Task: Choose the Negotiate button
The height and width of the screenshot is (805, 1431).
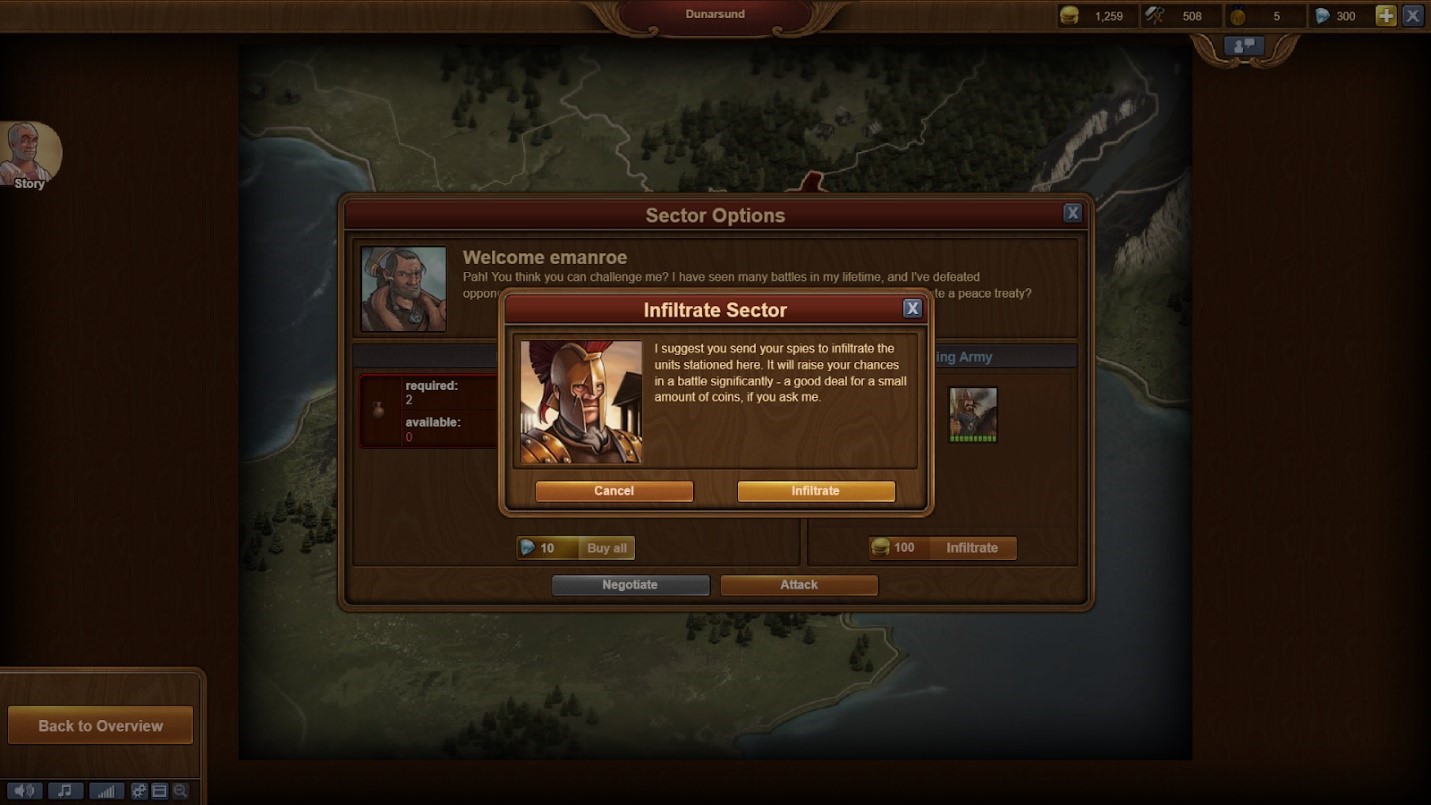Action: (630, 585)
